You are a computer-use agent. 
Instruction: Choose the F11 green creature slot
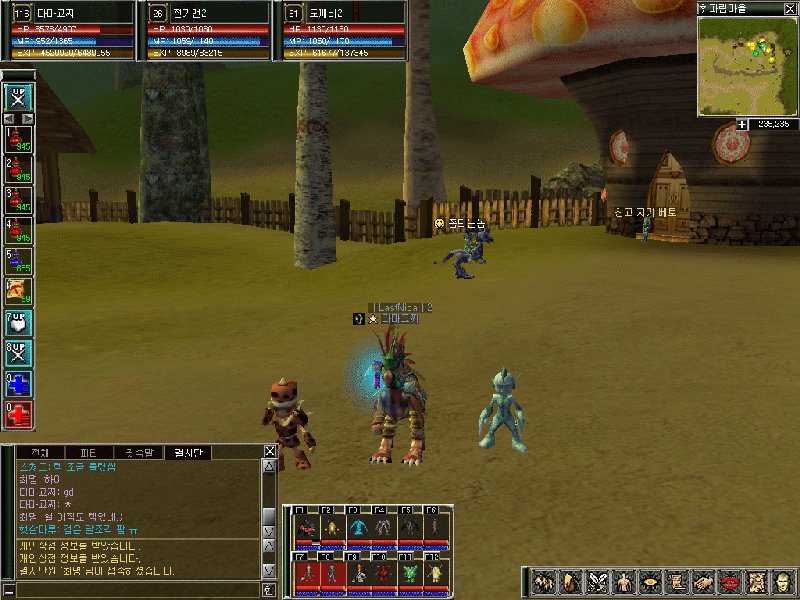point(411,571)
